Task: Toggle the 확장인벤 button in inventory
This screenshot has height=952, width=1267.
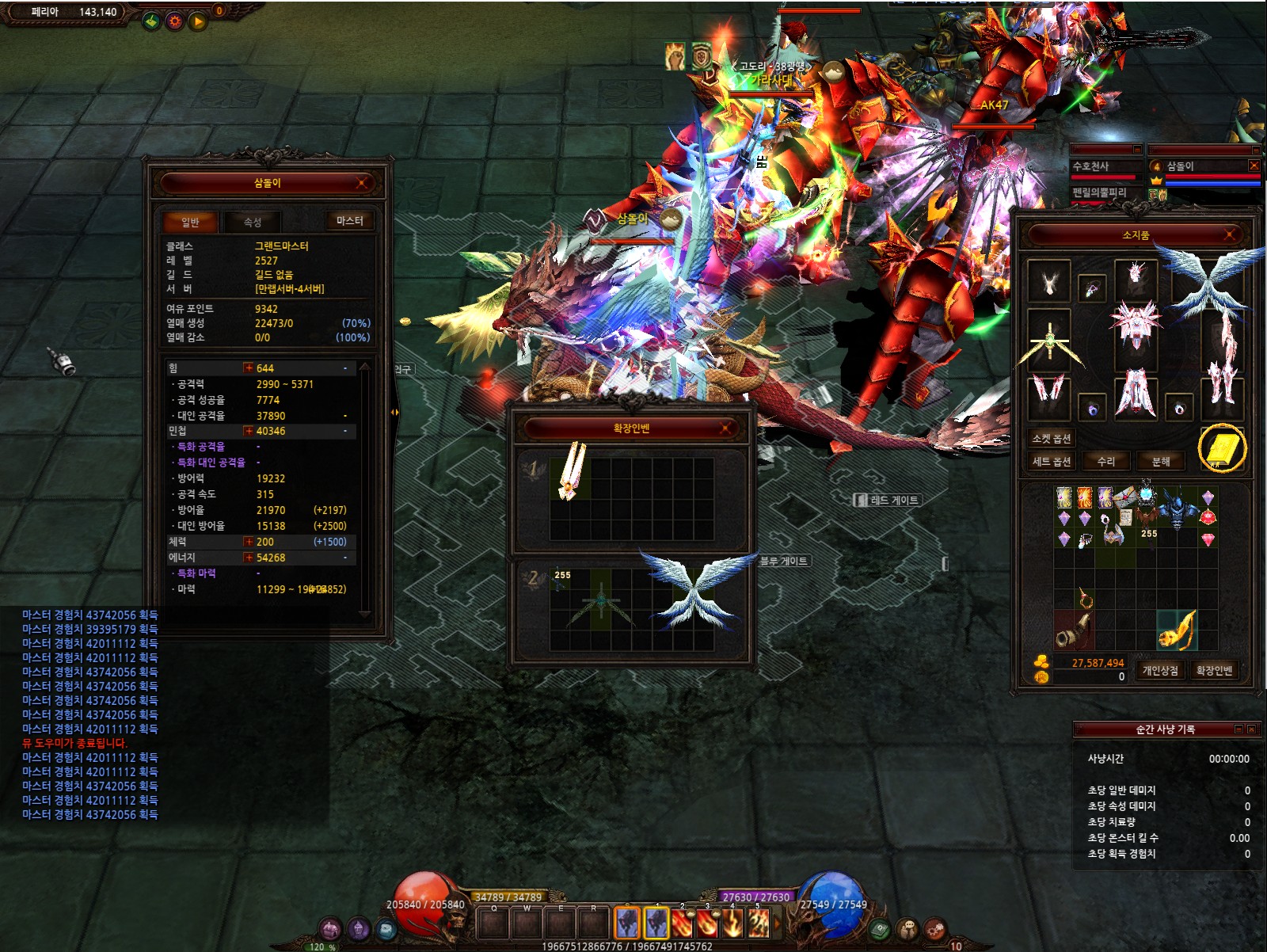Action: pos(1214,671)
